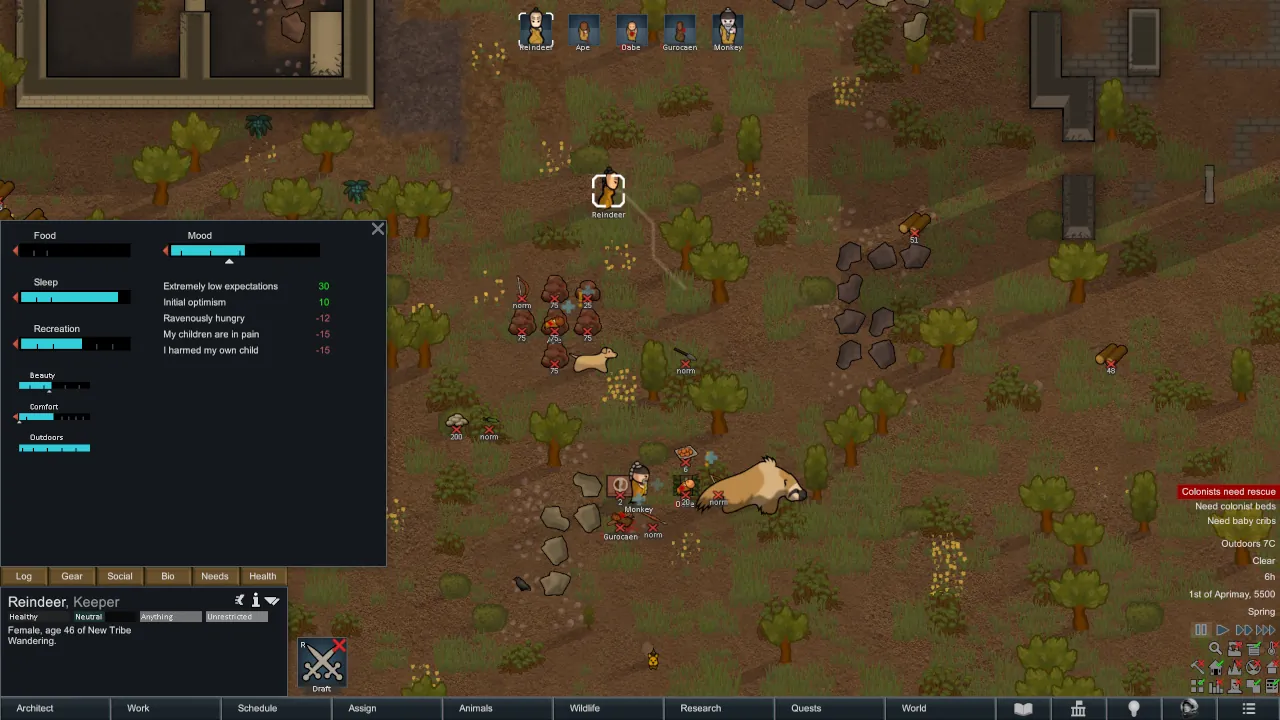Switch to the Gear tab
This screenshot has height=720, width=1280.
pos(72,576)
